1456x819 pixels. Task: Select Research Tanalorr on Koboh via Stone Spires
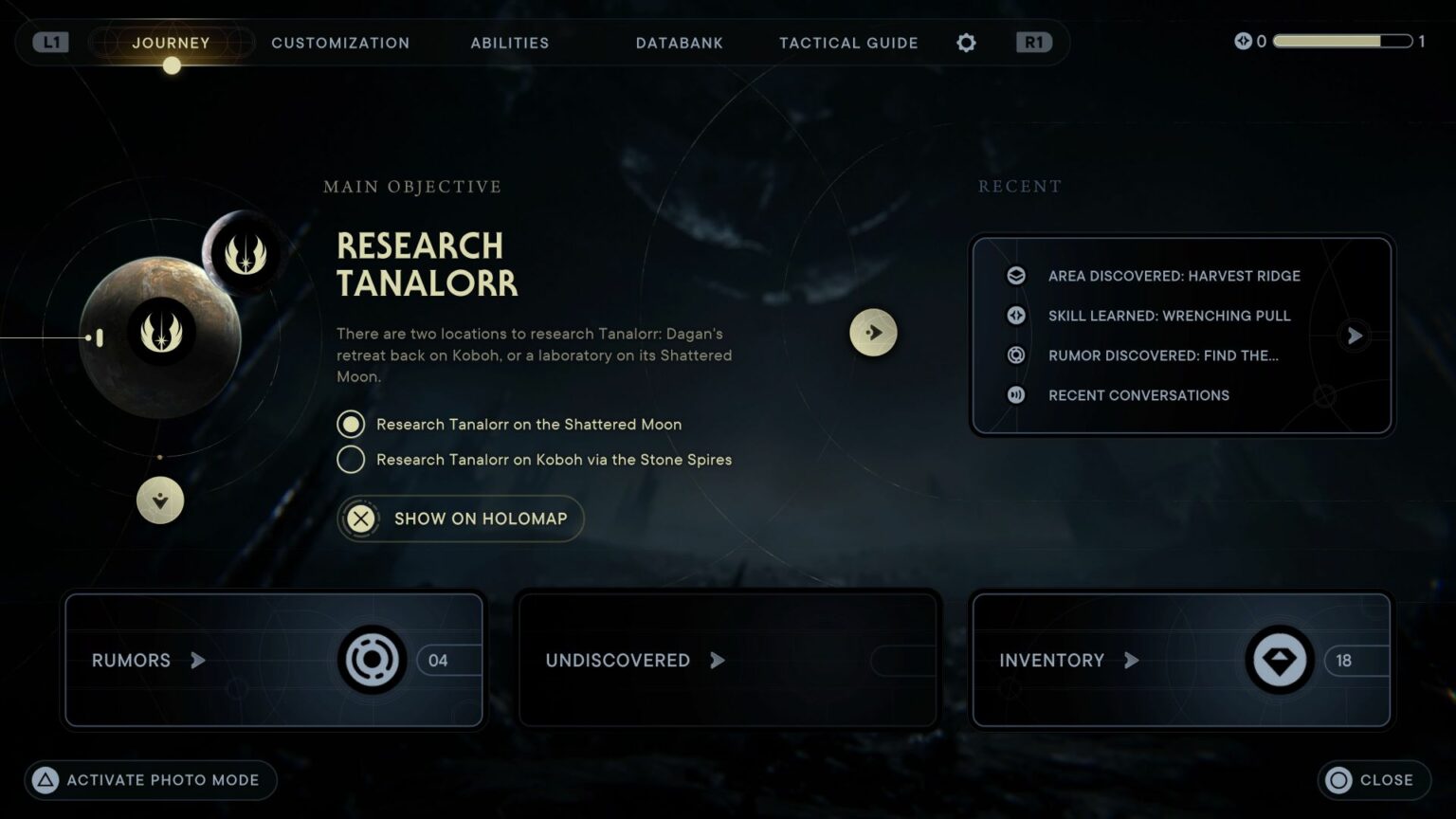point(351,459)
